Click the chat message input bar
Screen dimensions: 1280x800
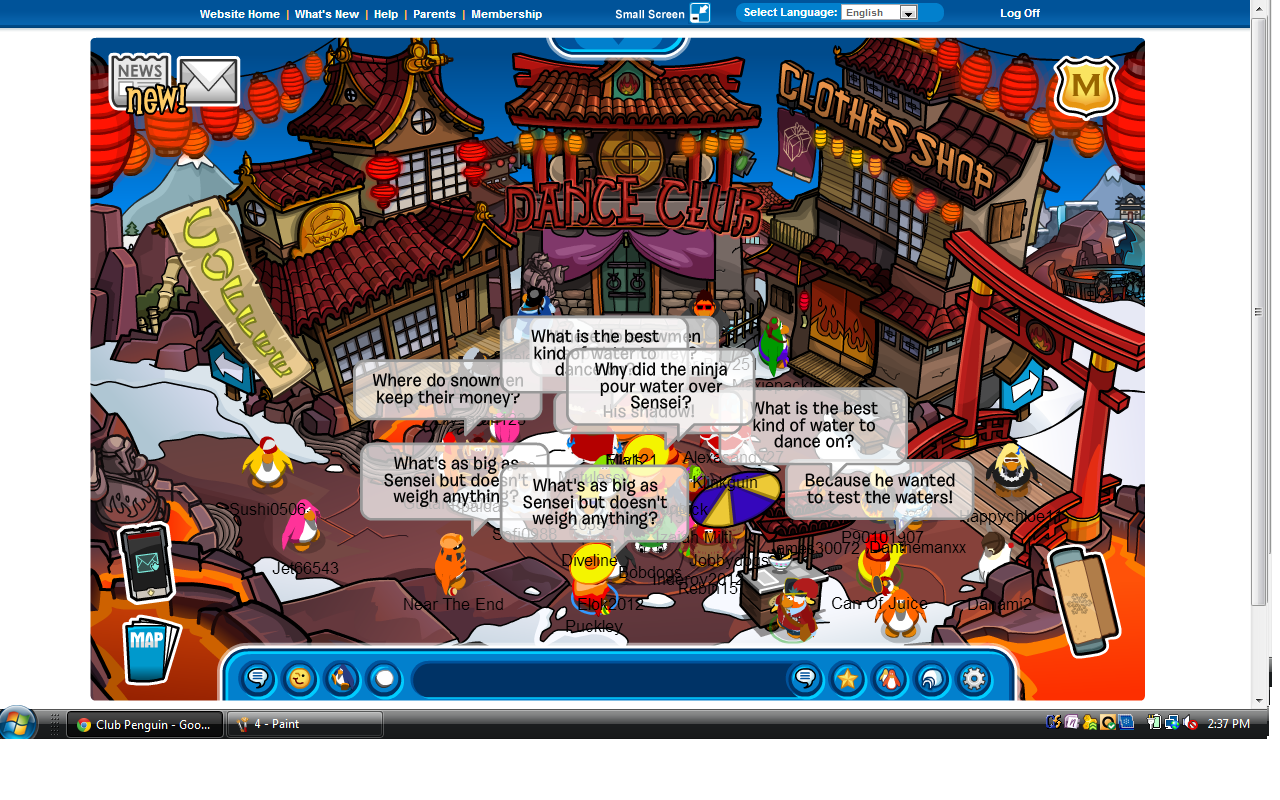(598, 680)
